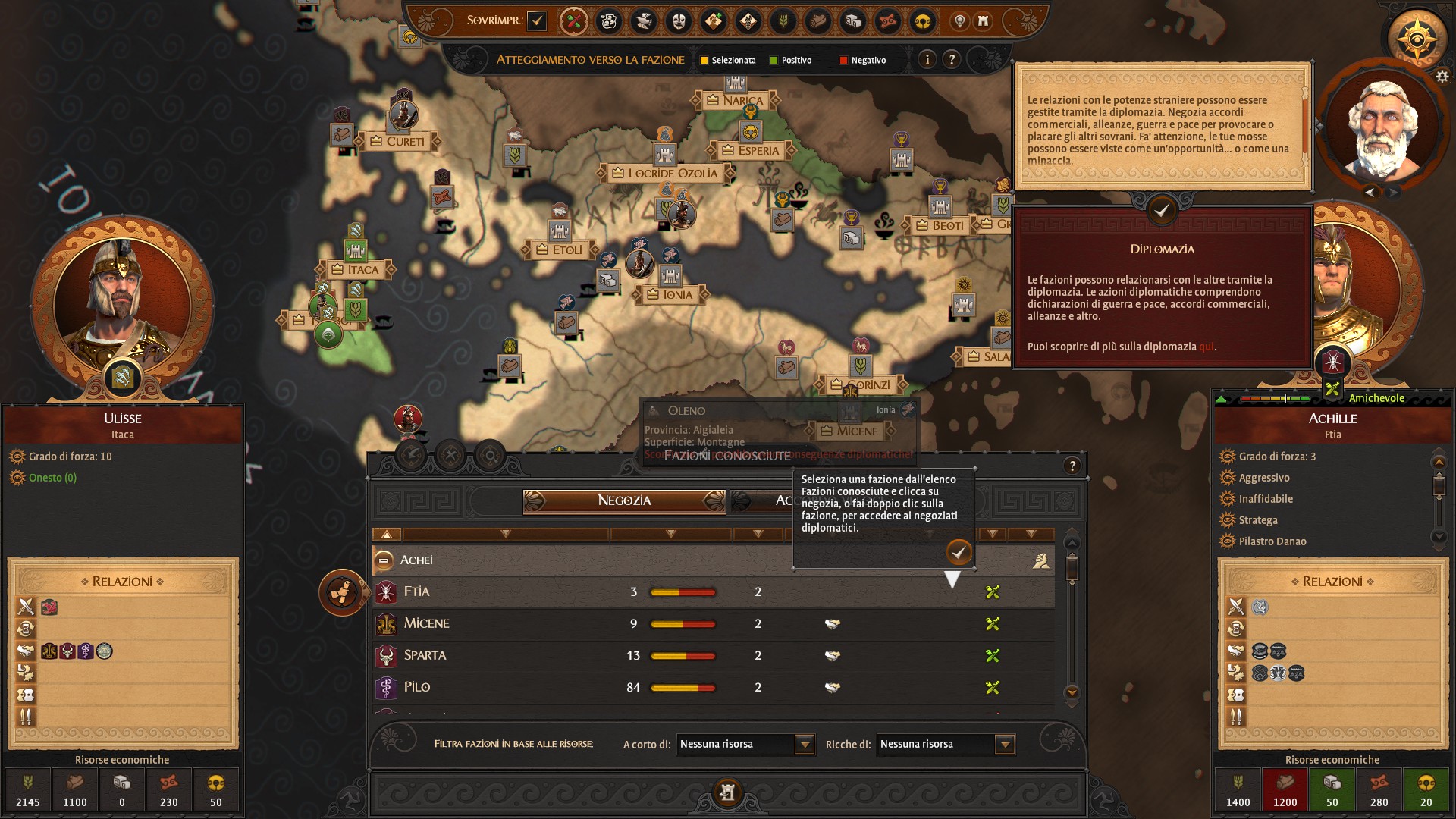Click the help question mark on Fazioni conosciute
Viewport: 1456px width, 819px height.
[1072, 465]
